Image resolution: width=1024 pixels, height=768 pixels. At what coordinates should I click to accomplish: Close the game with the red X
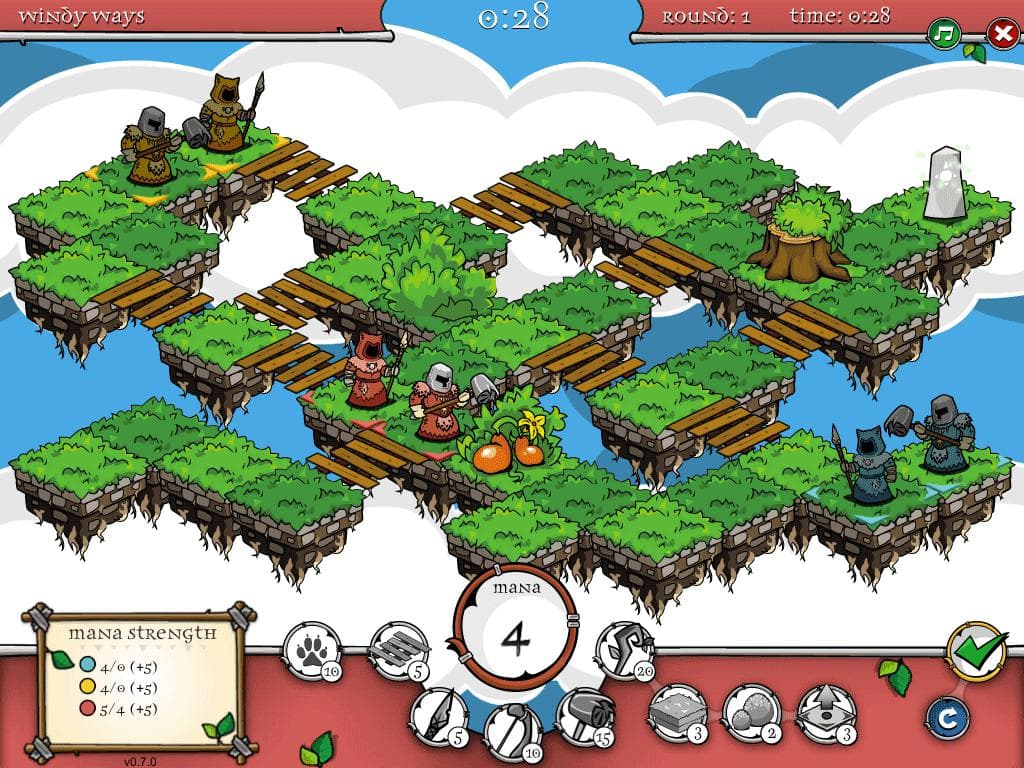(x=1001, y=34)
